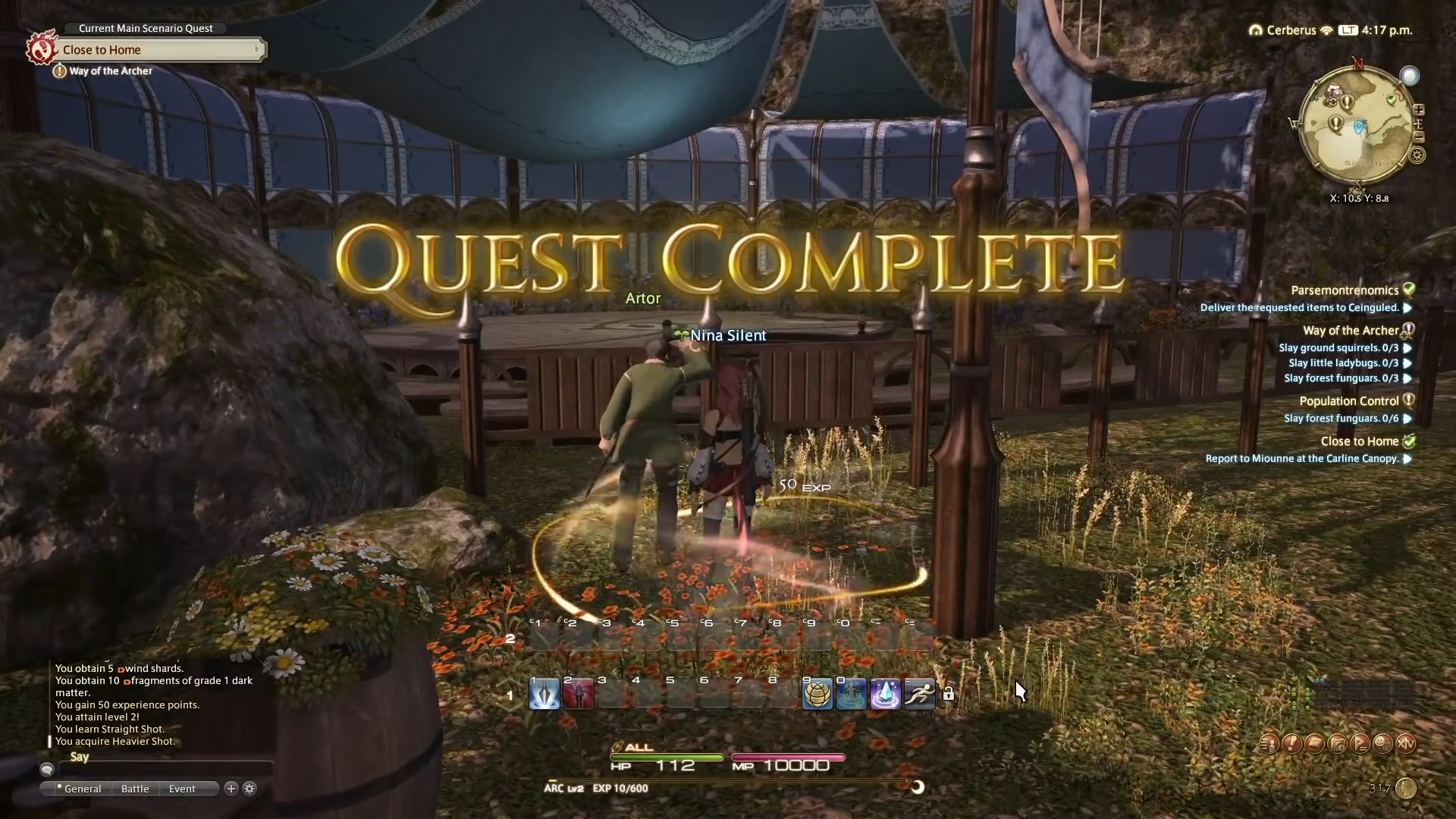Switch to the Battle chat tab
The image size is (1456, 819).
tap(134, 789)
